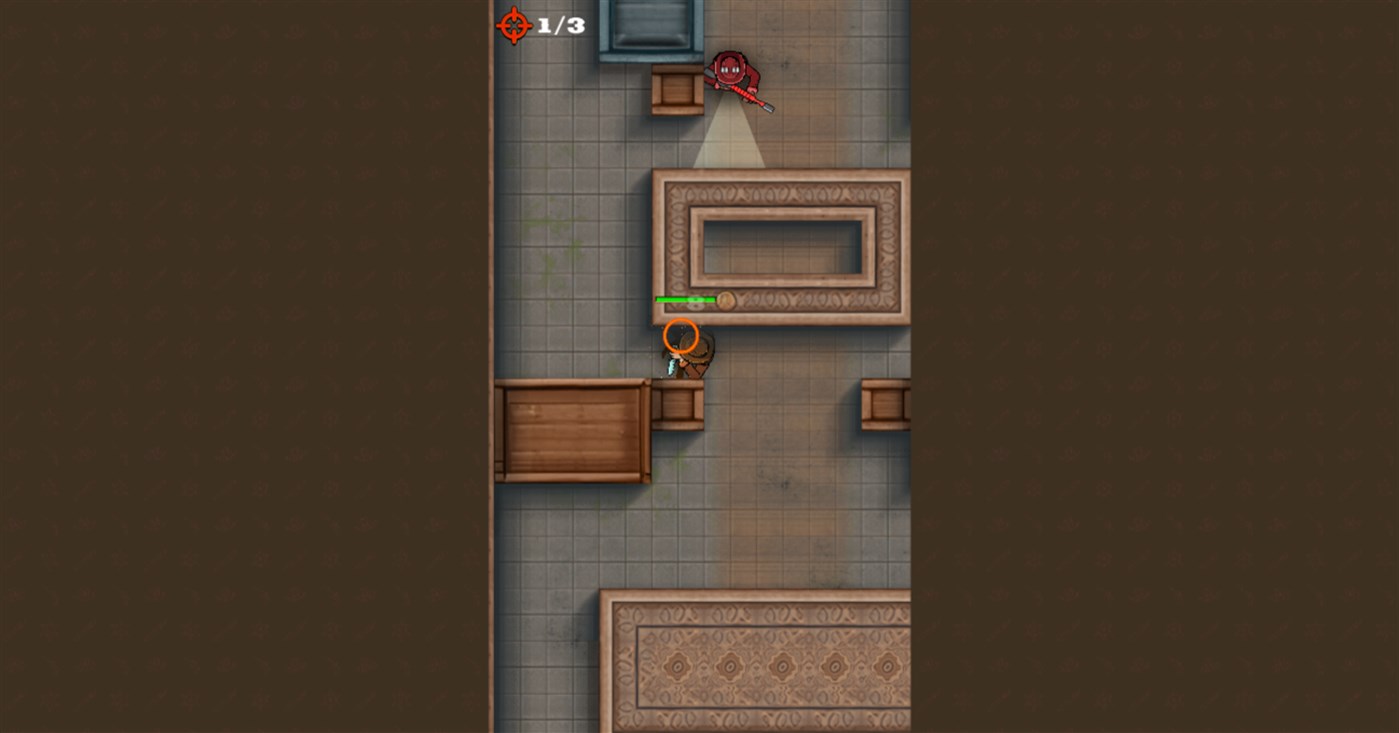Select the assassin's knife blade
The width and height of the screenshot is (1399, 733).
coord(673,370)
